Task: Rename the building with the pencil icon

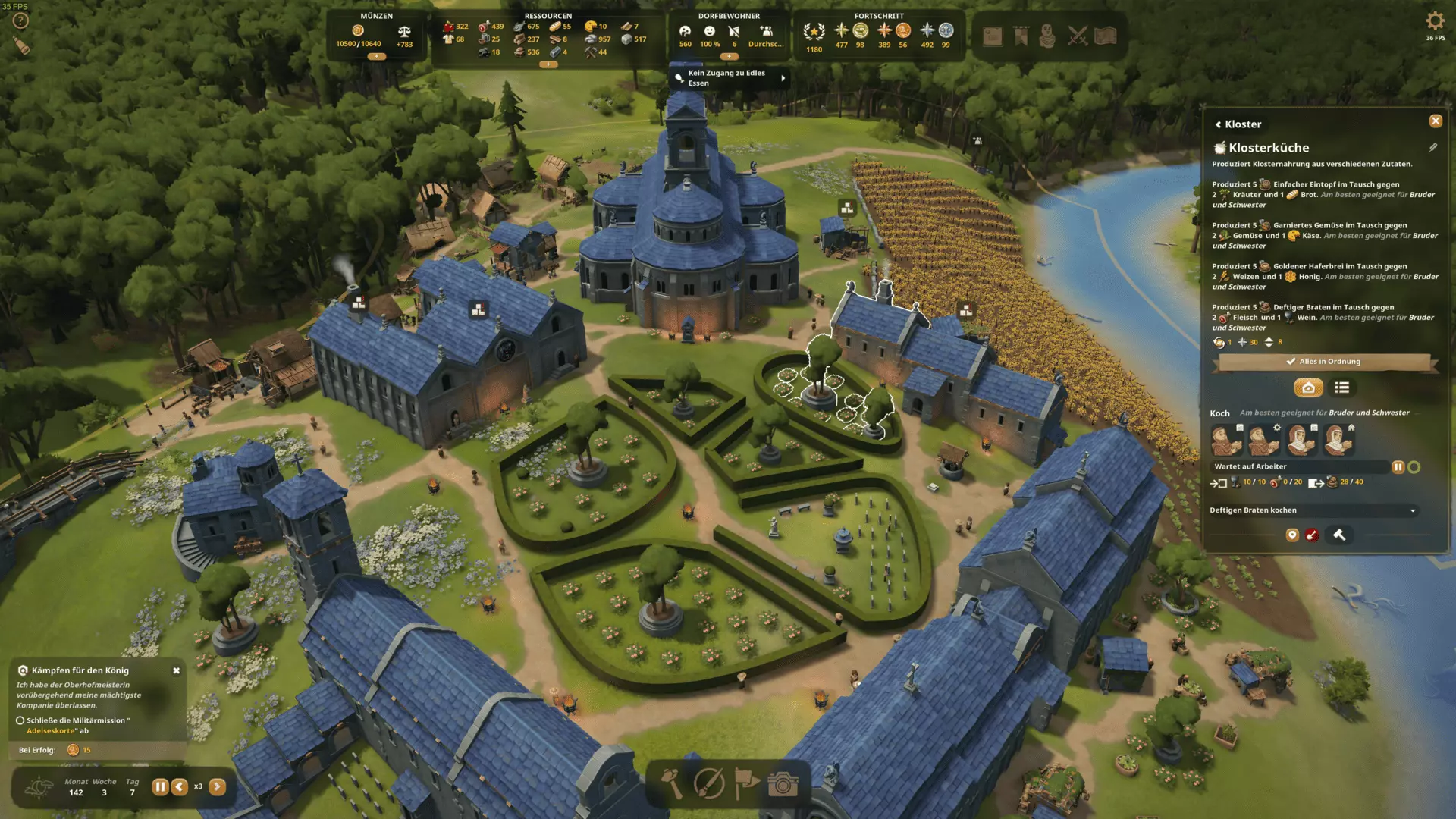Action: 1432,148
